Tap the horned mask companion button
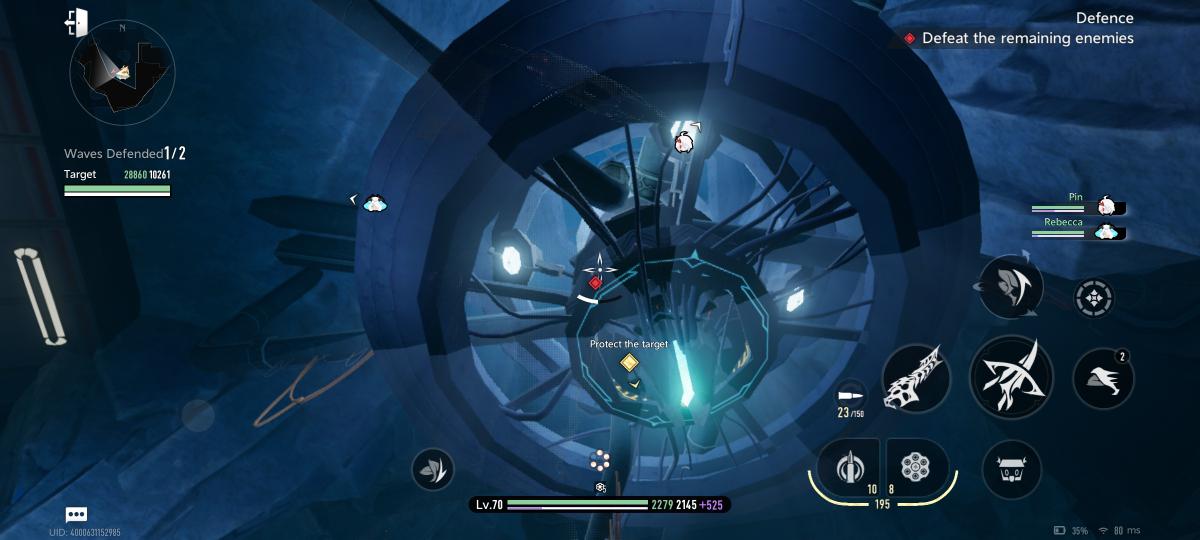Image resolution: width=1200 pixels, height=540 pixels. coord(1011,468)
